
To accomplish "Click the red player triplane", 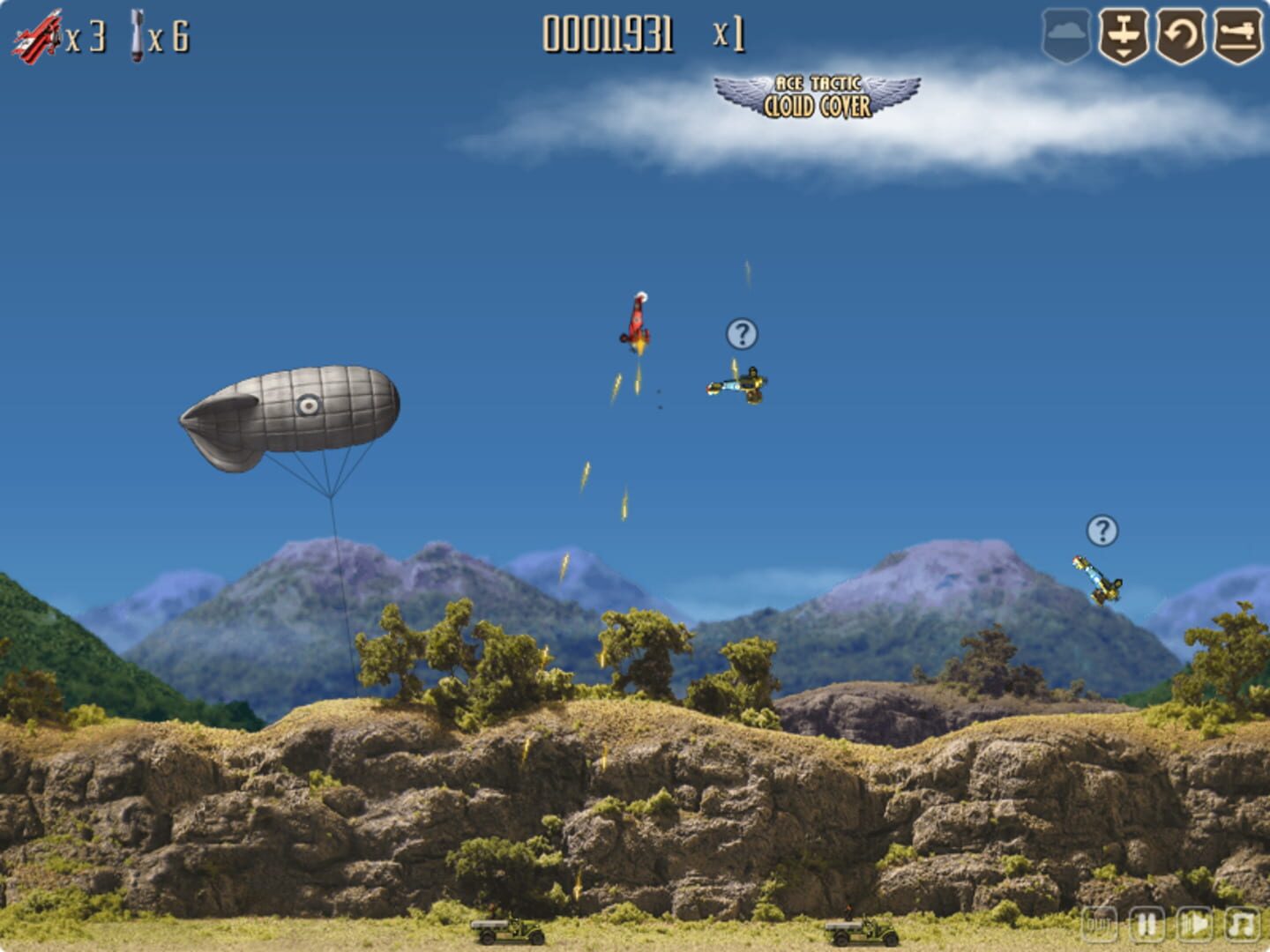I will (637, 322).
